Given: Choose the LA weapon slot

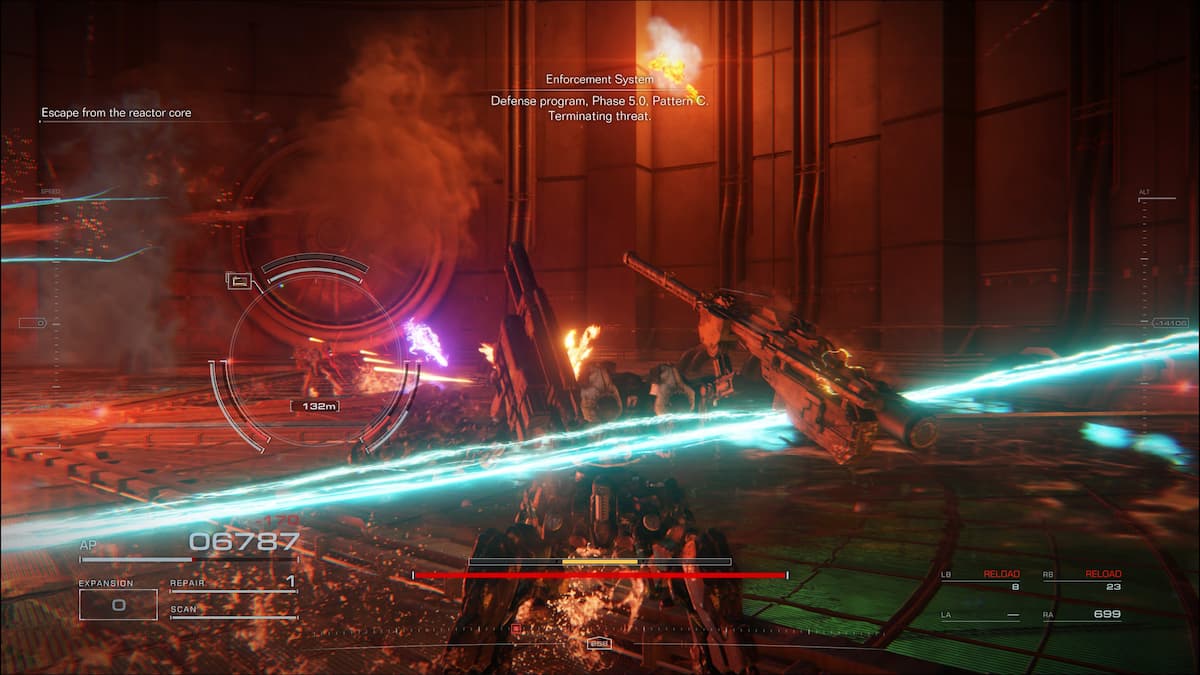Looking at the screenshot, I should coord(980,615).
